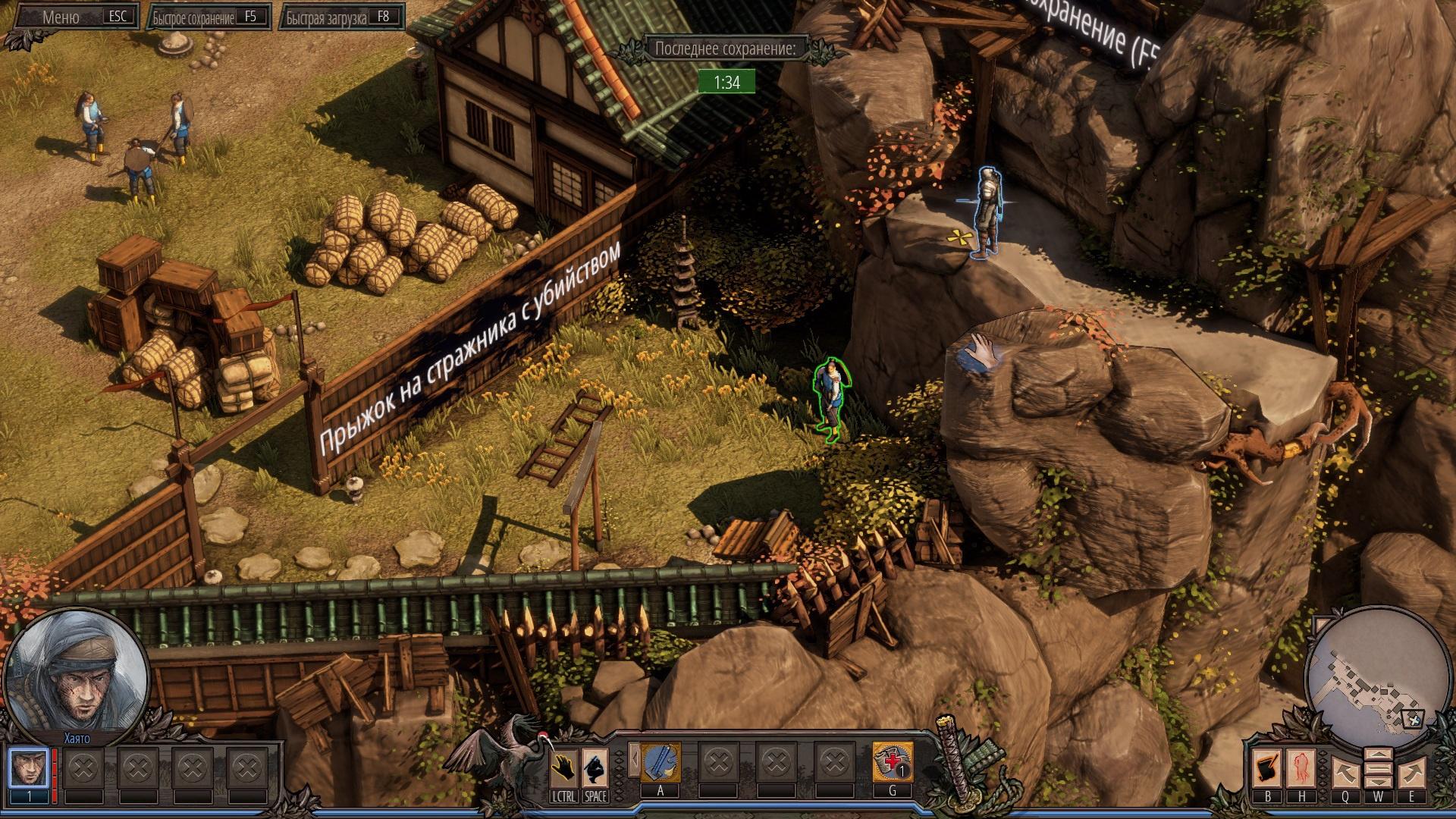Click the Быстрая загрузка quick load button
The height and width of the screenshot is (819, 1456).
pyautogui.click(x=342, y=17)
